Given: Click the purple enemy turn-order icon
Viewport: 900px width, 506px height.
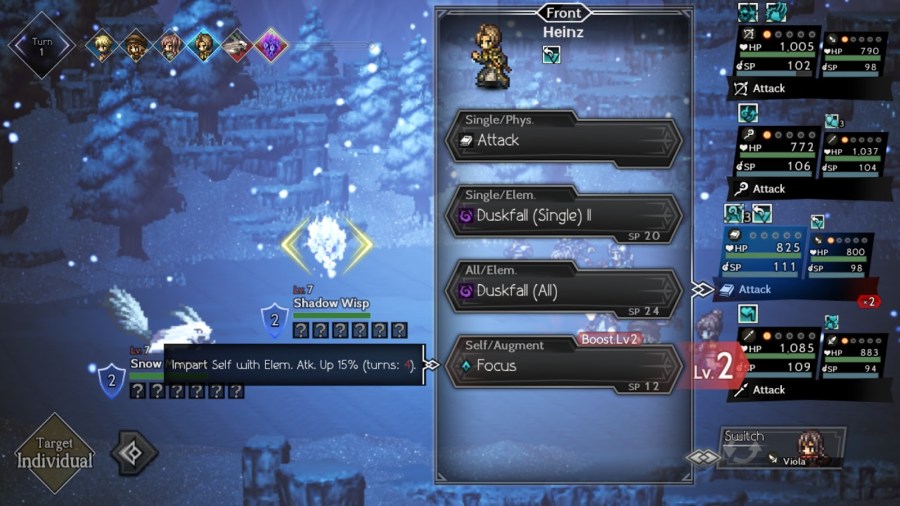Looking at the screenshot, I should point(270,45).
